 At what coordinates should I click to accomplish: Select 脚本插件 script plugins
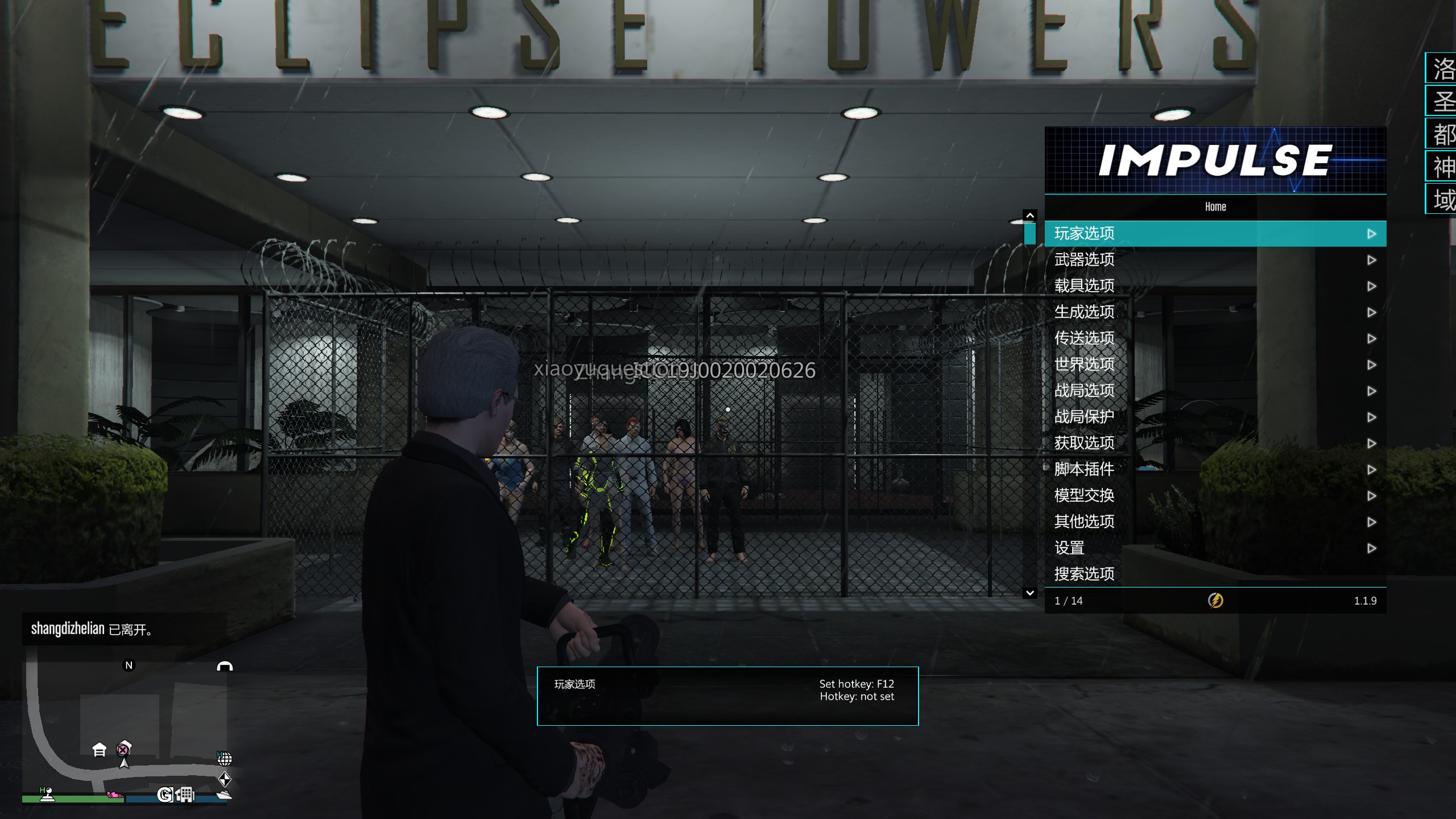pyautogui.click(x=1215, y=469)
